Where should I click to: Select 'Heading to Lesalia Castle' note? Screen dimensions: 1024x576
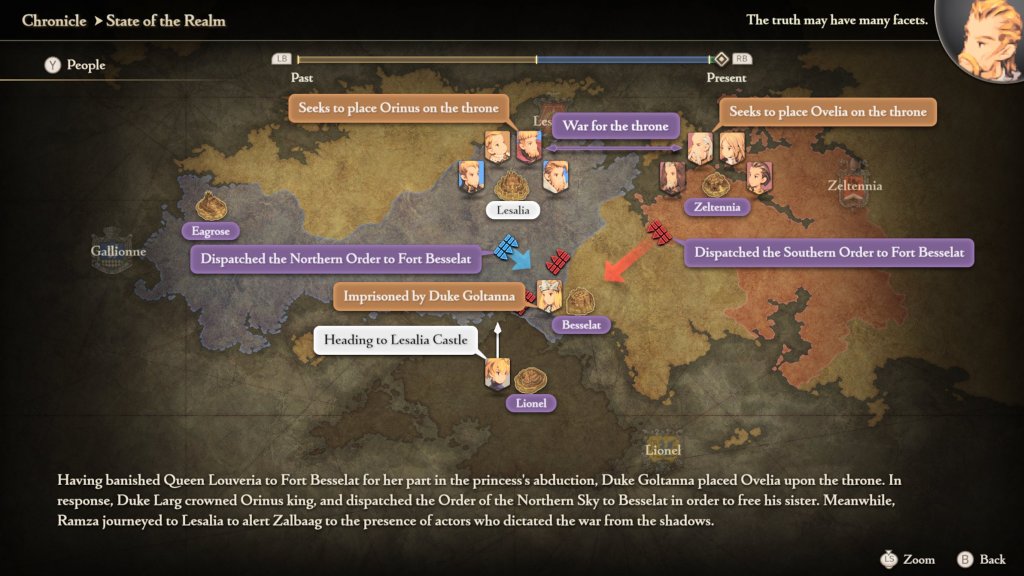click(395, 340)
